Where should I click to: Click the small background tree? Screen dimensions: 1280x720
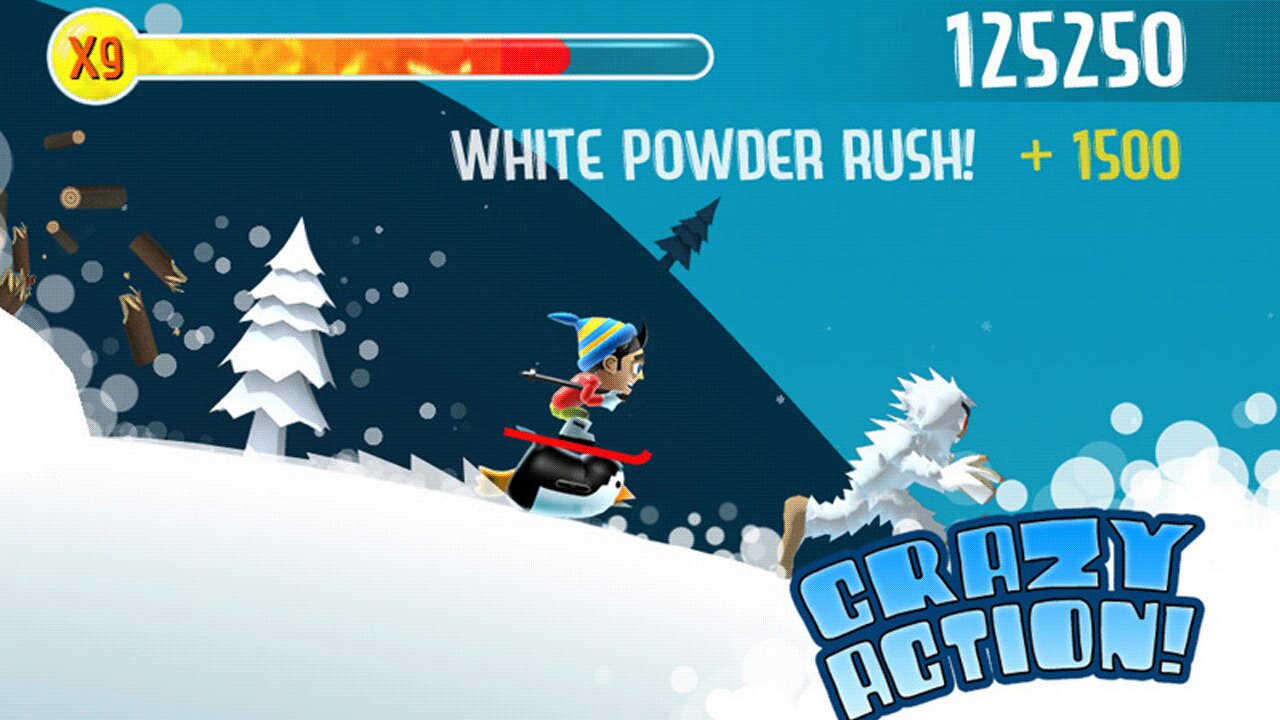pyautogui.click(x=690, y=235)
